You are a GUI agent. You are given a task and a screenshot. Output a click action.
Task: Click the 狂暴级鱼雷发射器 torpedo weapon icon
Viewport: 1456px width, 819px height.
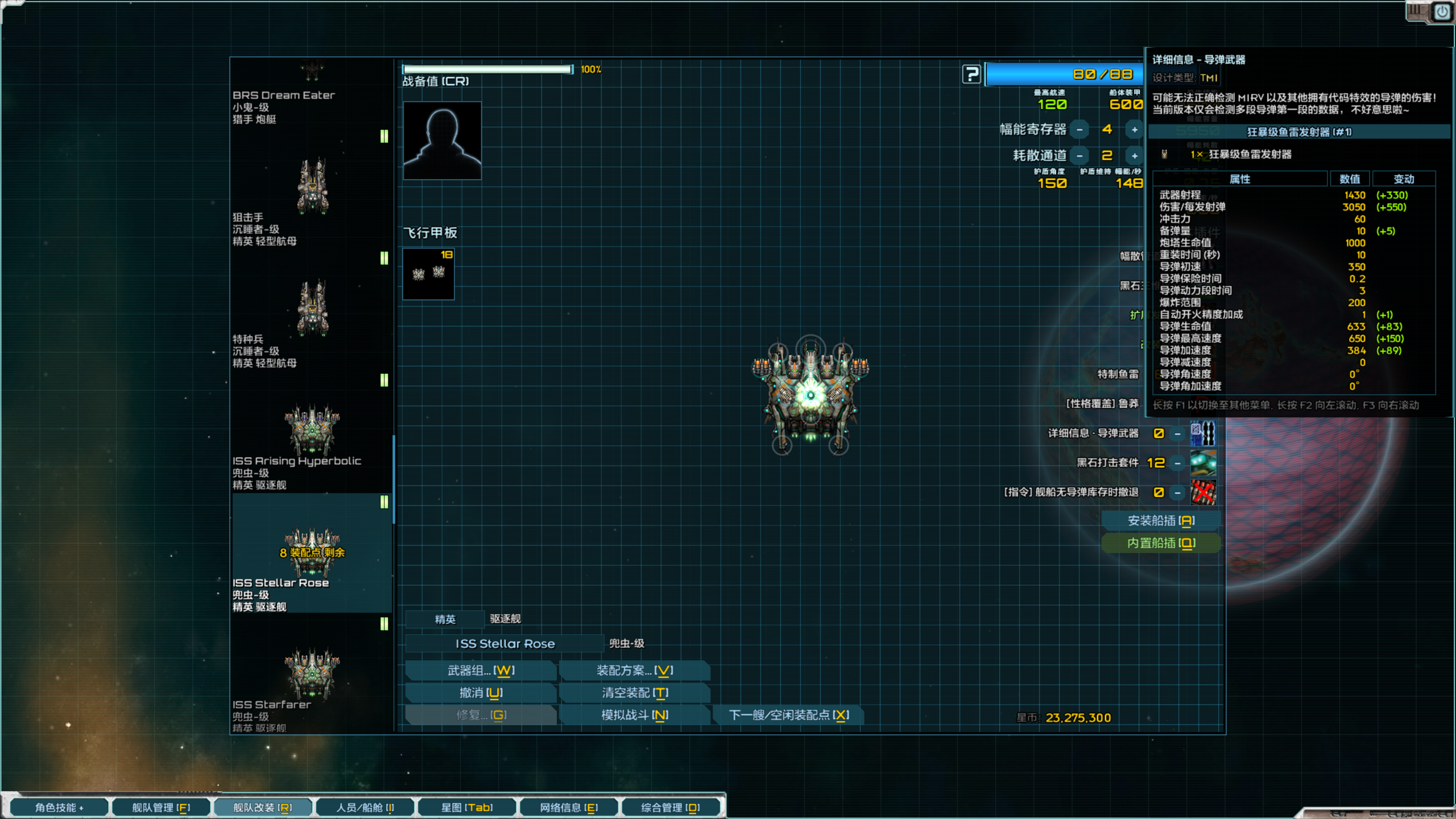pos(1165,154)
